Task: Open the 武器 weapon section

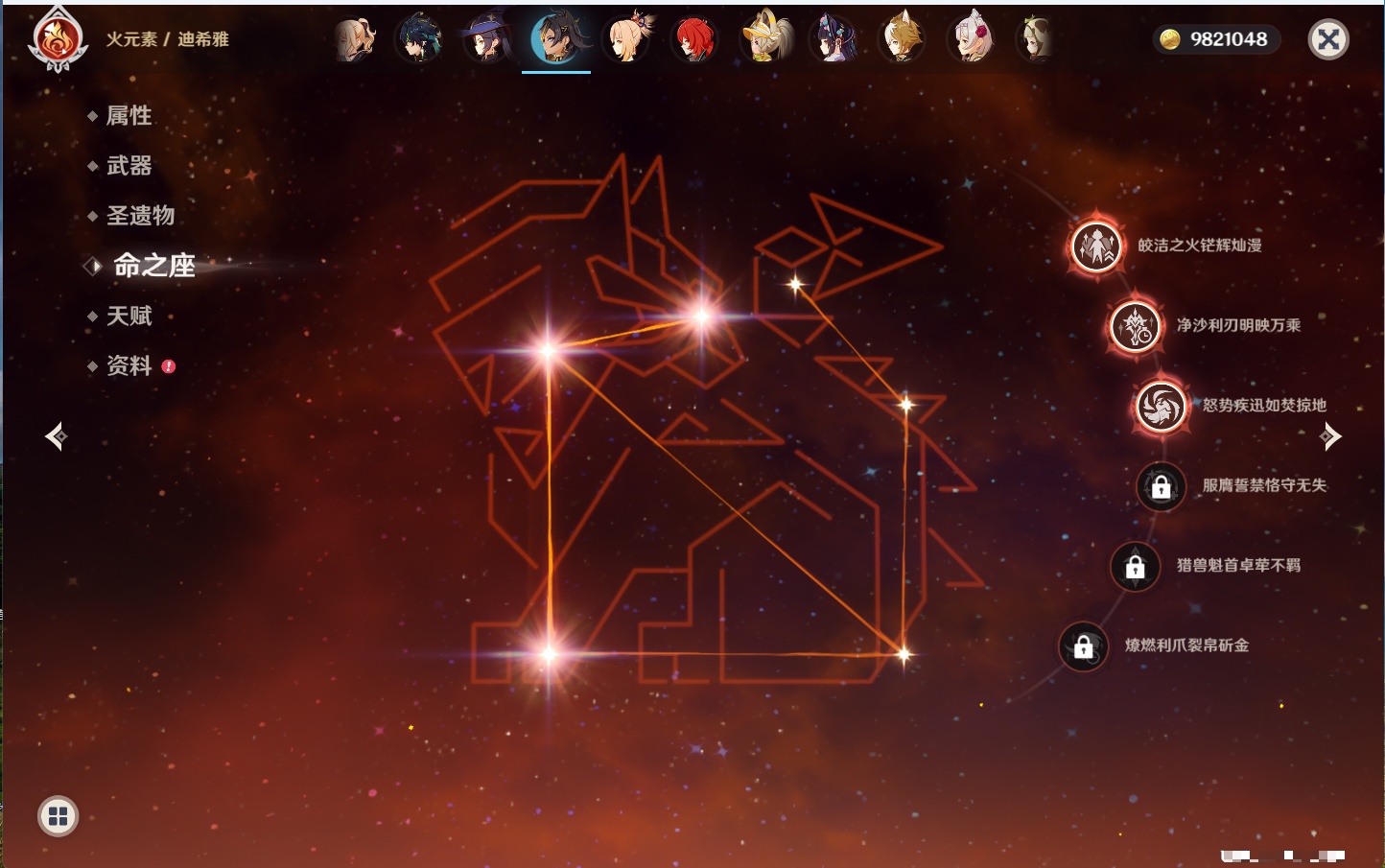Action: pos(129,166)
